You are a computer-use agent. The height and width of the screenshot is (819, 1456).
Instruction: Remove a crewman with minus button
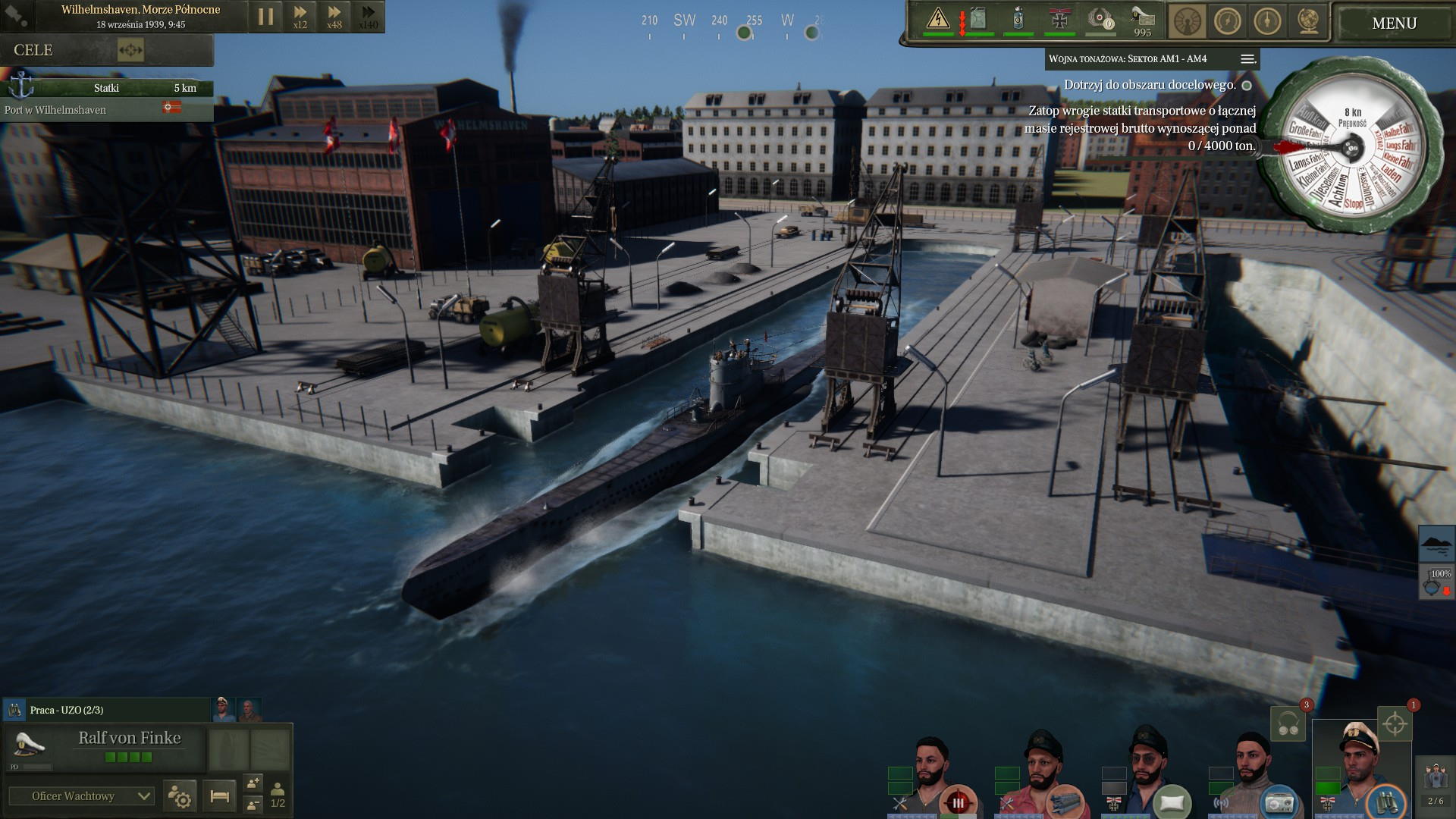(253, 804)
